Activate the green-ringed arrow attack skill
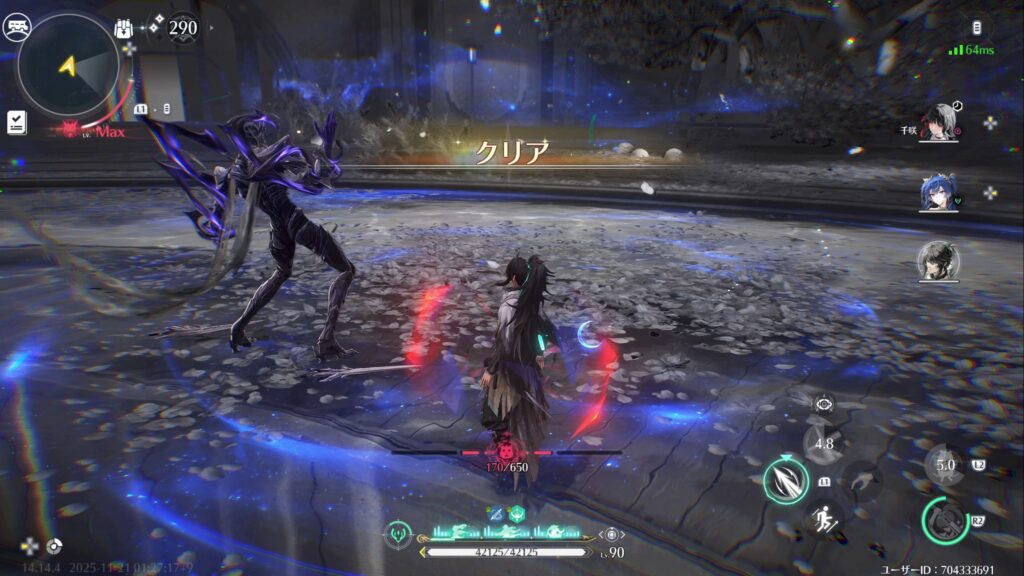The width and height of the screenshot is (1024, 576). click(786, 480)
